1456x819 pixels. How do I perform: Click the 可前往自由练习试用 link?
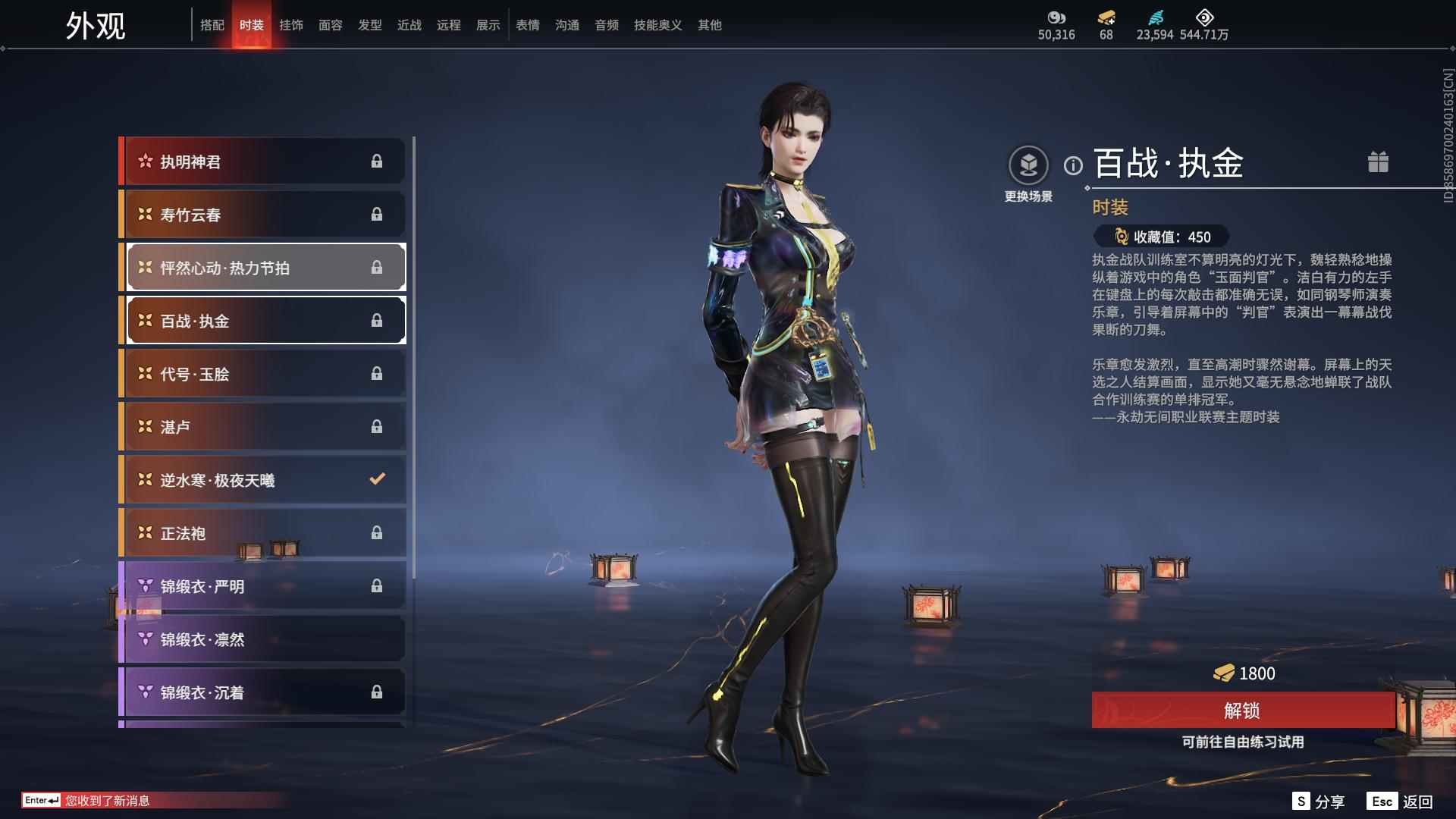(x=1244, y=743)
